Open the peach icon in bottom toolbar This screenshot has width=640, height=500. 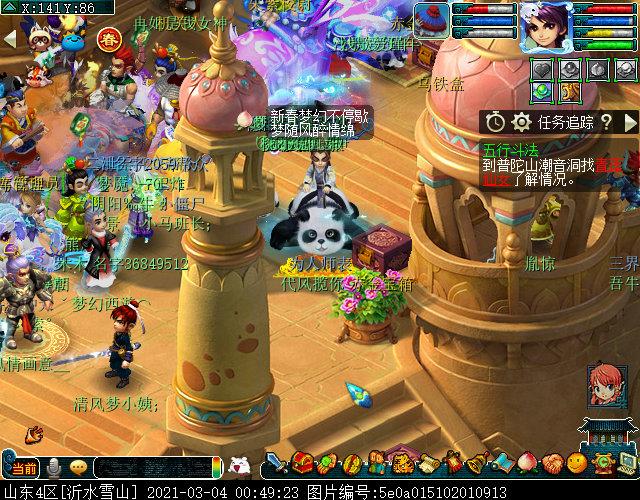coord(529,463)
